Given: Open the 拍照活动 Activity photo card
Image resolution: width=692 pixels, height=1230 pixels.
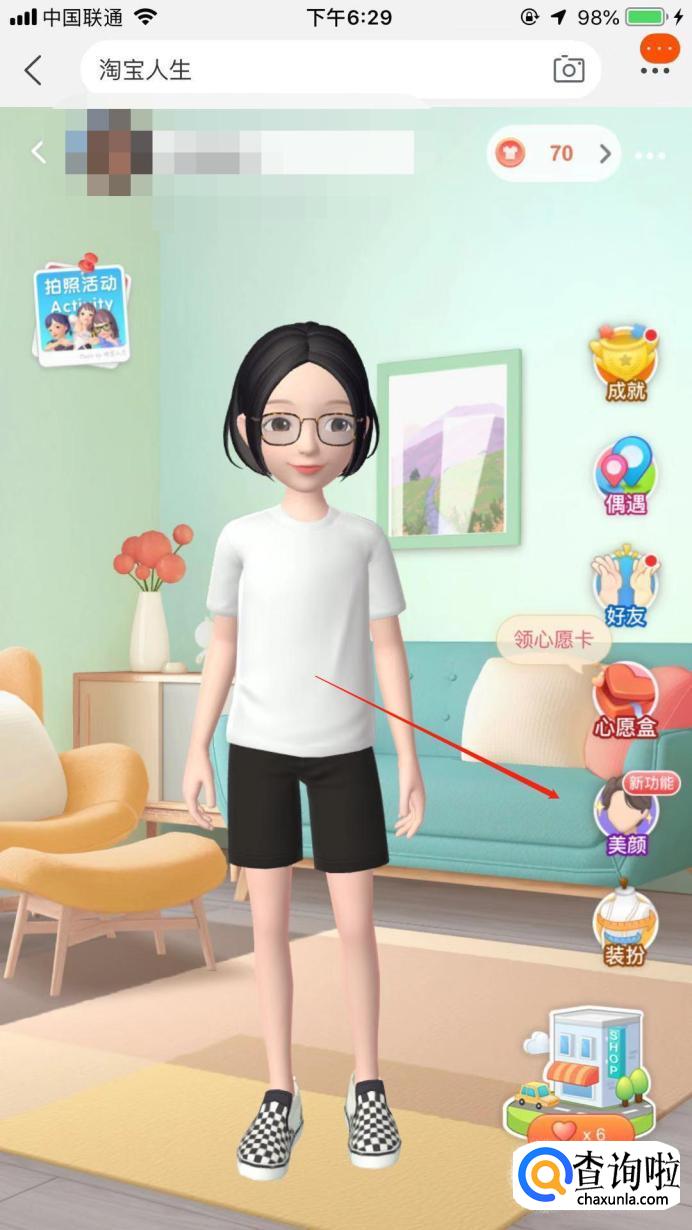Looking at the screenshot, I should pos(81,311).
